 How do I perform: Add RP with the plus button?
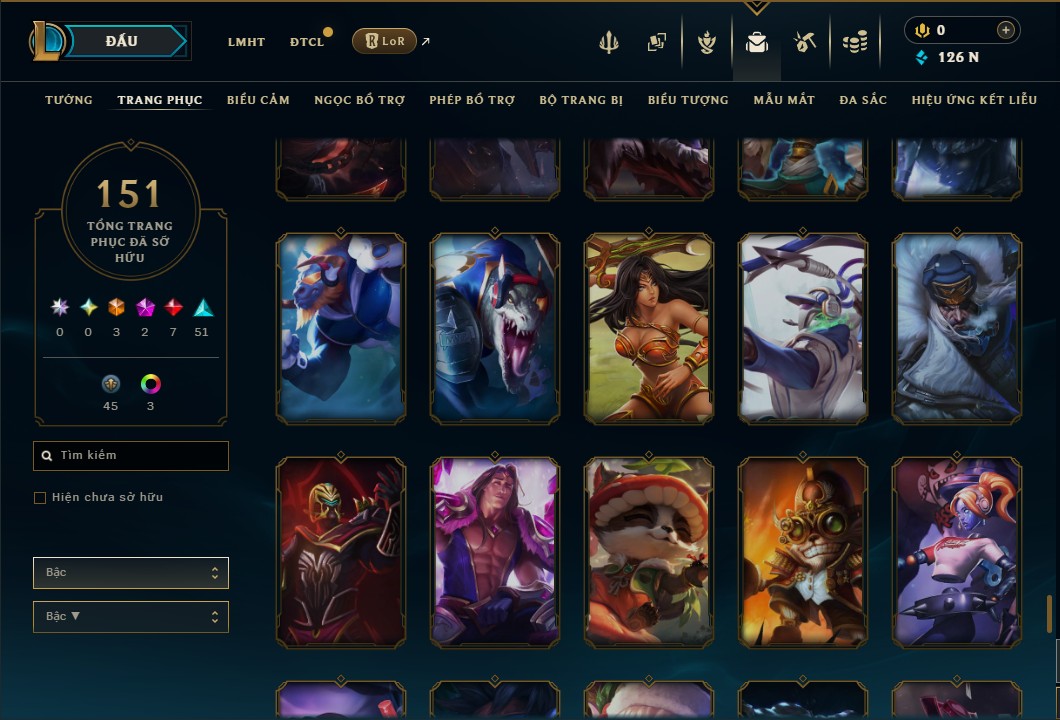(1005, 31)
